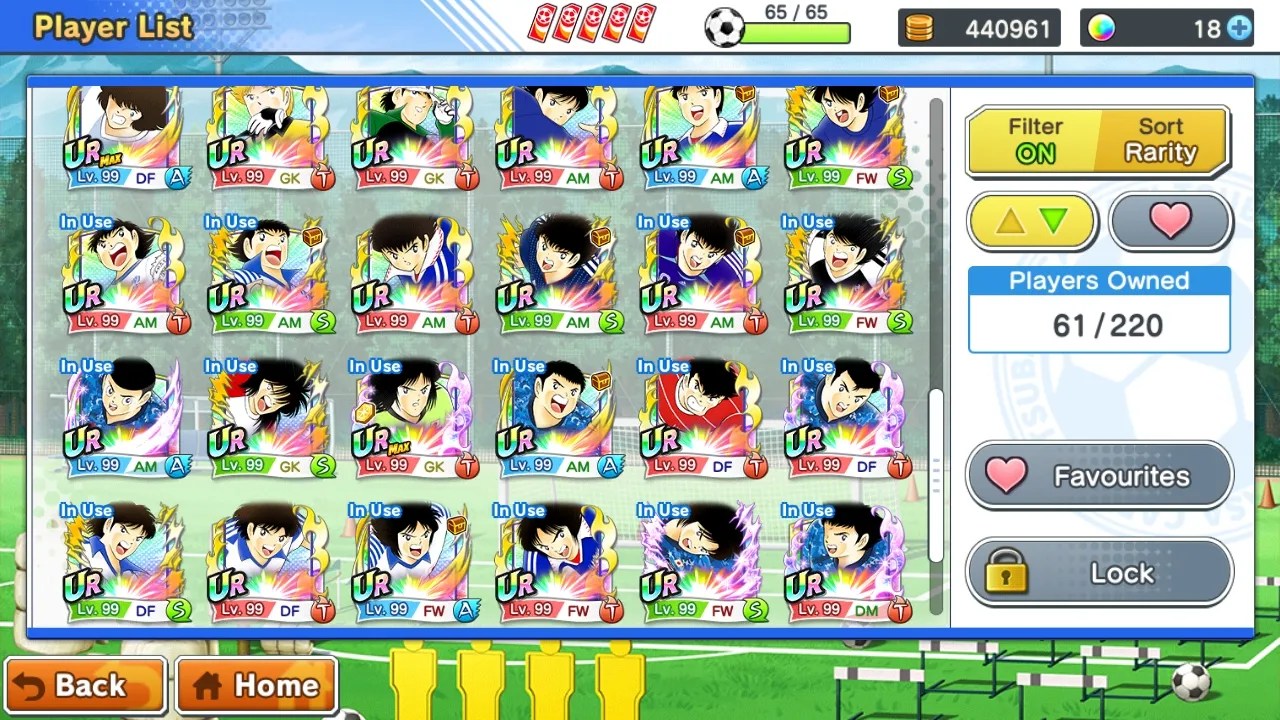Toggle the Filter ON button

coord(1035,140)
